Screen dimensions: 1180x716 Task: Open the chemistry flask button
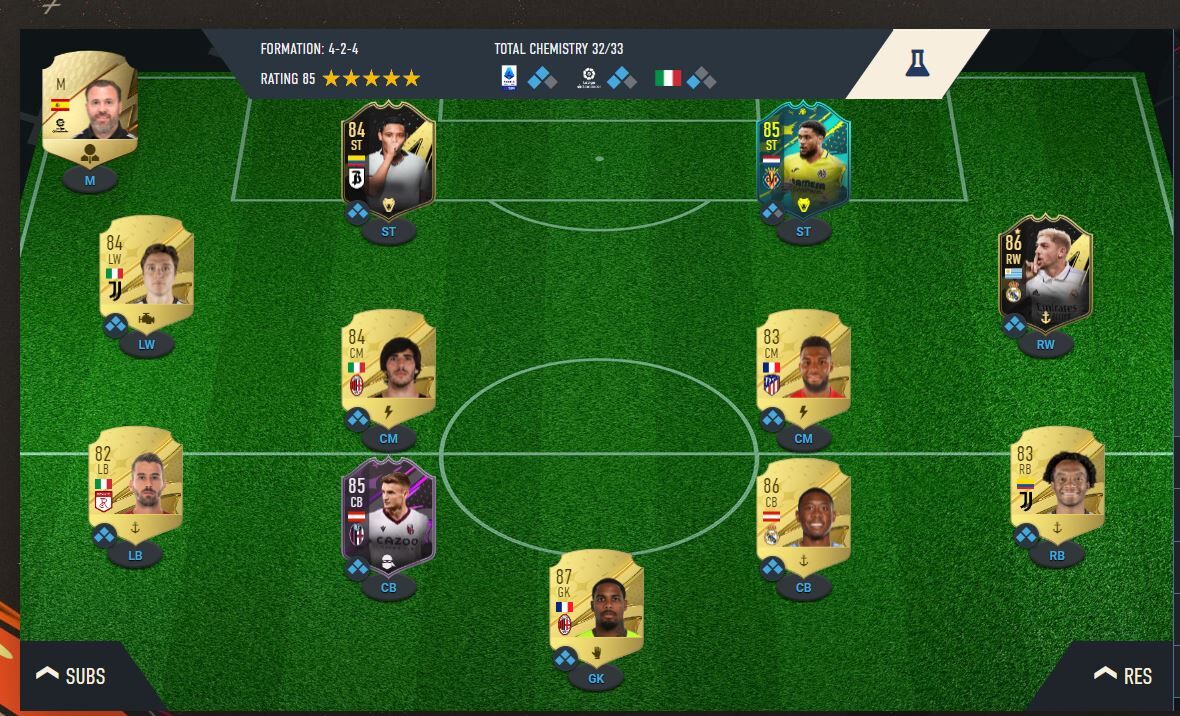click(917, 63)
